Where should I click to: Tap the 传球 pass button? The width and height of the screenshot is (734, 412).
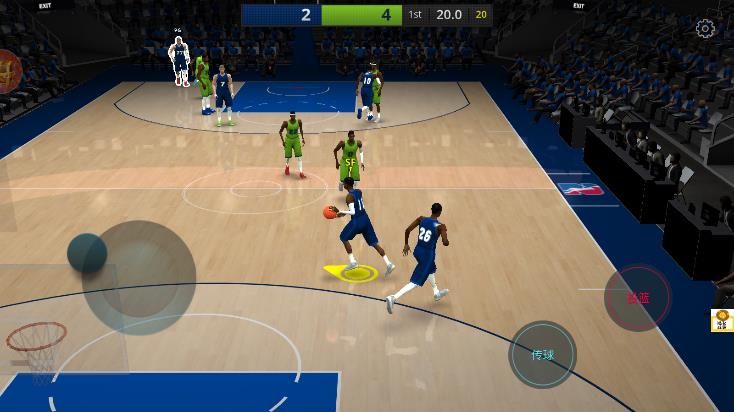point(542,354)
